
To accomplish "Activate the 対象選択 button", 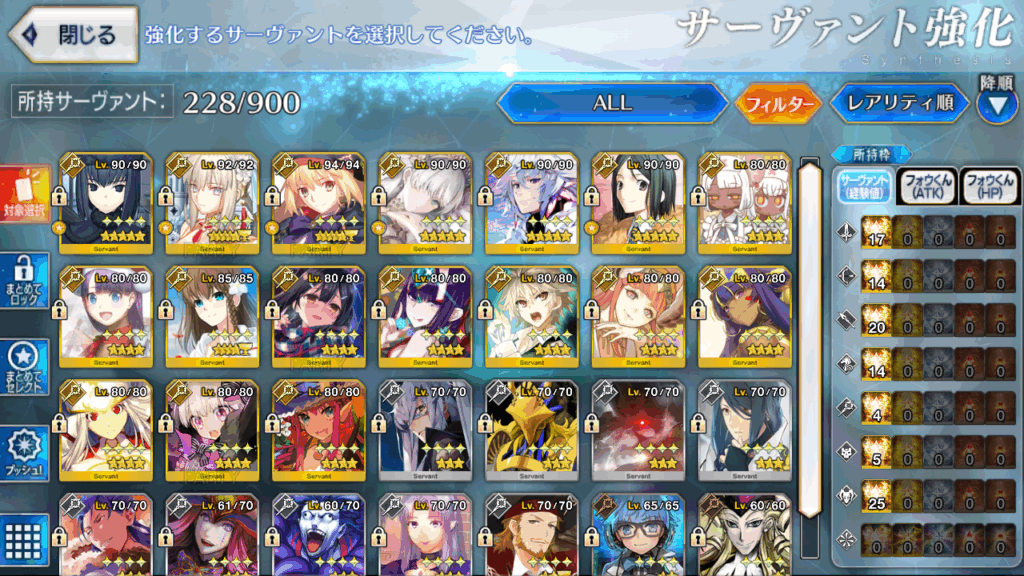I will point(25,197).
